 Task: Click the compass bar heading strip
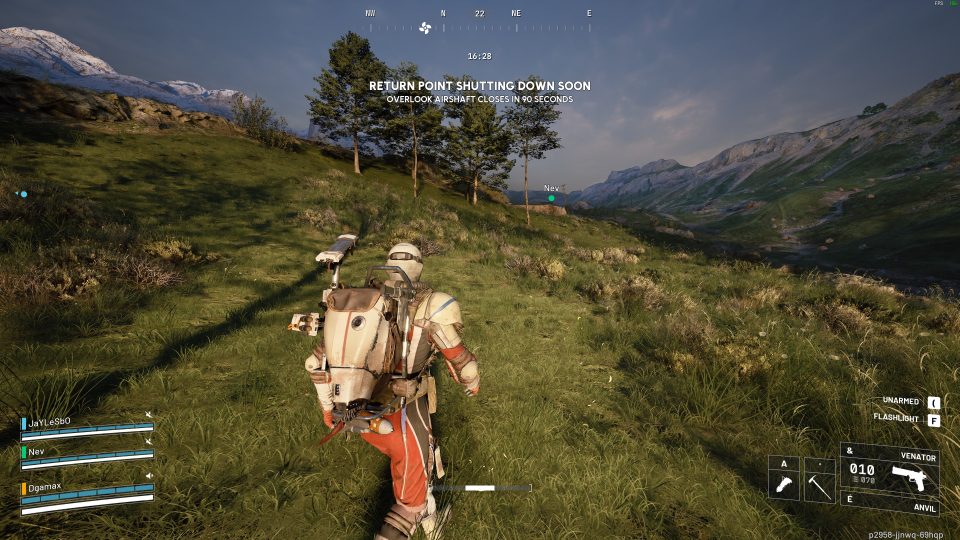(x=480, y=27)
